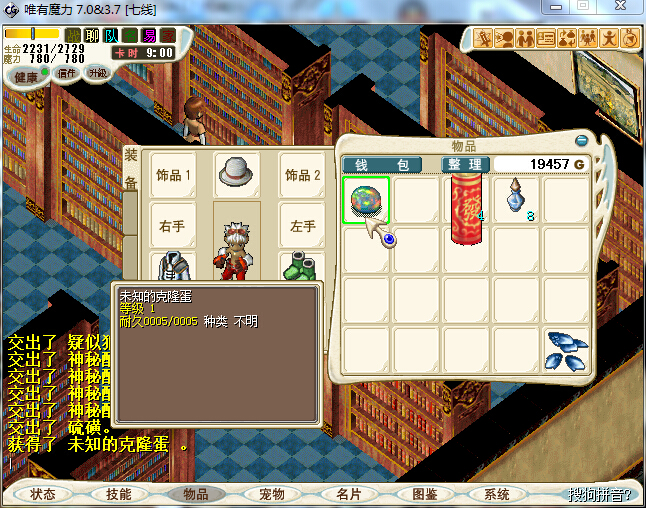Select the red firecracker item slot
The height and width of the screenshot is (508, 646).
point(467,208)
